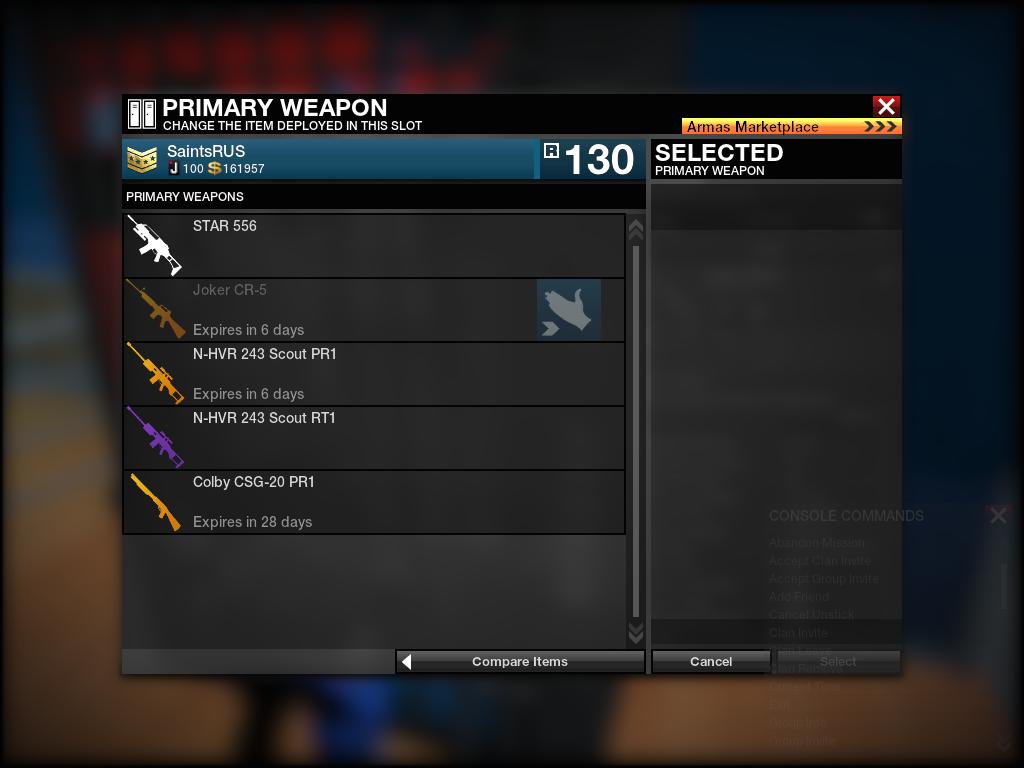Select the Colby CSG-20 PR1 shotgun
The height and width of the screenshot is (768, 1024).
374,502
